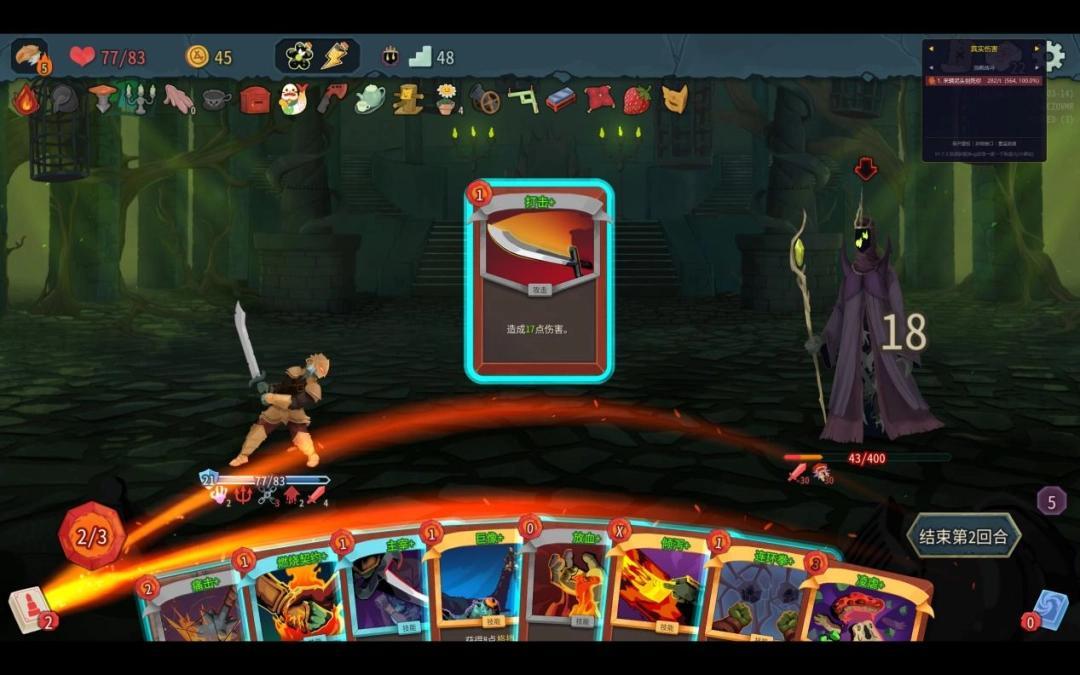Click the red mailbox relic
The height and width of the screenshot is (675, 1080).
254,99
